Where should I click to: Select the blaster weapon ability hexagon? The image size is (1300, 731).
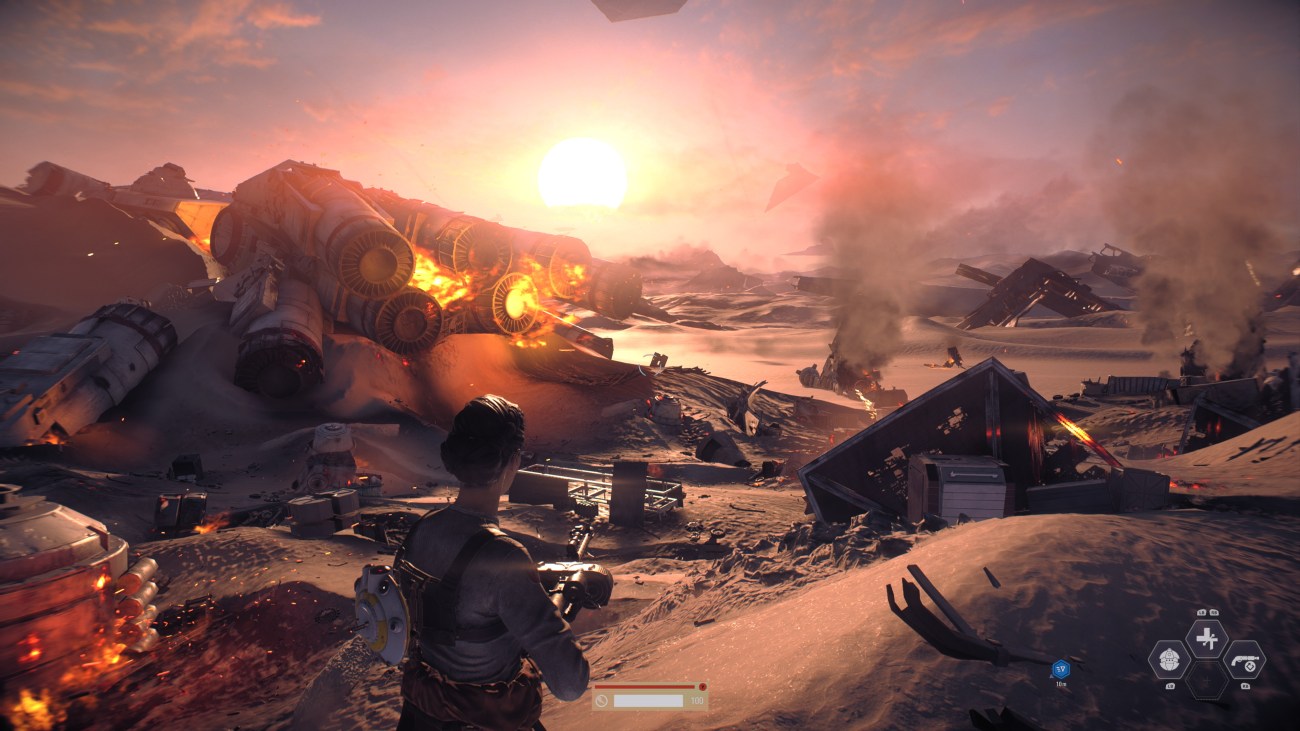click(1244, 659)
